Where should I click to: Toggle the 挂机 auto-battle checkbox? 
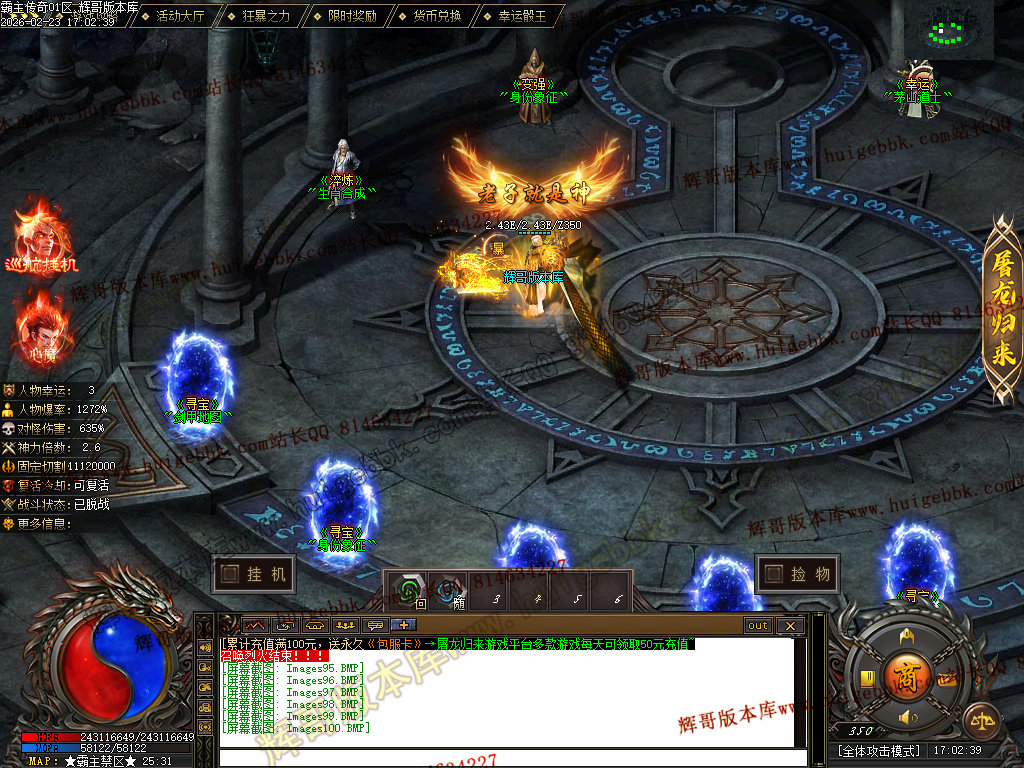pyautogui.click(x=231, y=574)
